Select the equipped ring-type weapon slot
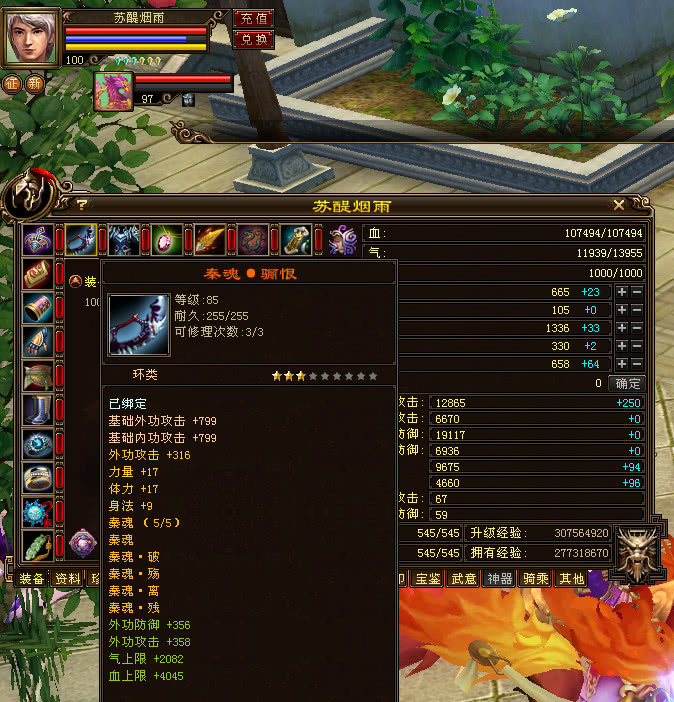Image resolution: width=674 pixels, height=702 pixels. [x=81, y=241]
